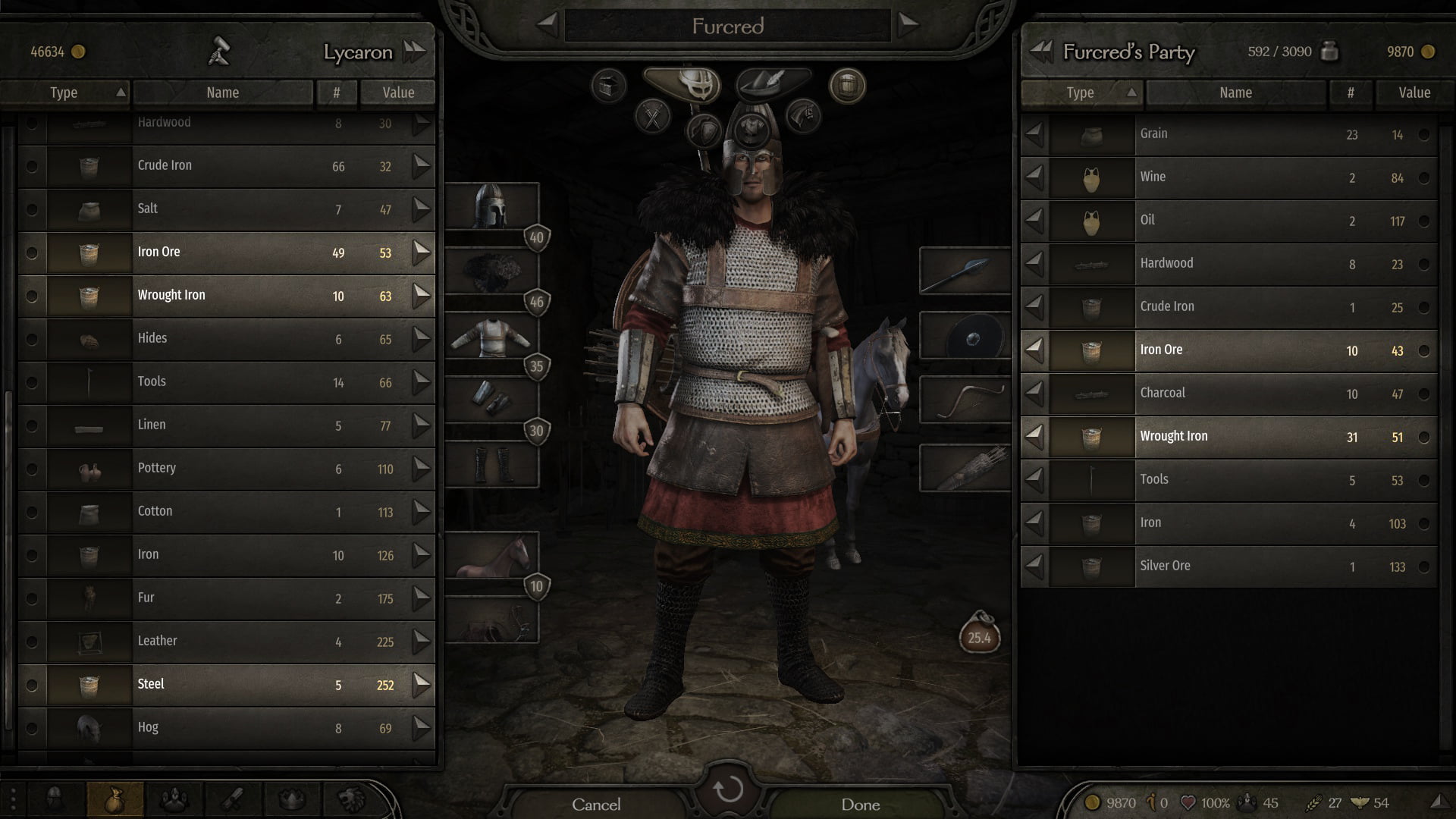The image size is (1456, 819).
Task: Click Name column header in Furcred's Party panel
Action: click(x=1235, y=93)
